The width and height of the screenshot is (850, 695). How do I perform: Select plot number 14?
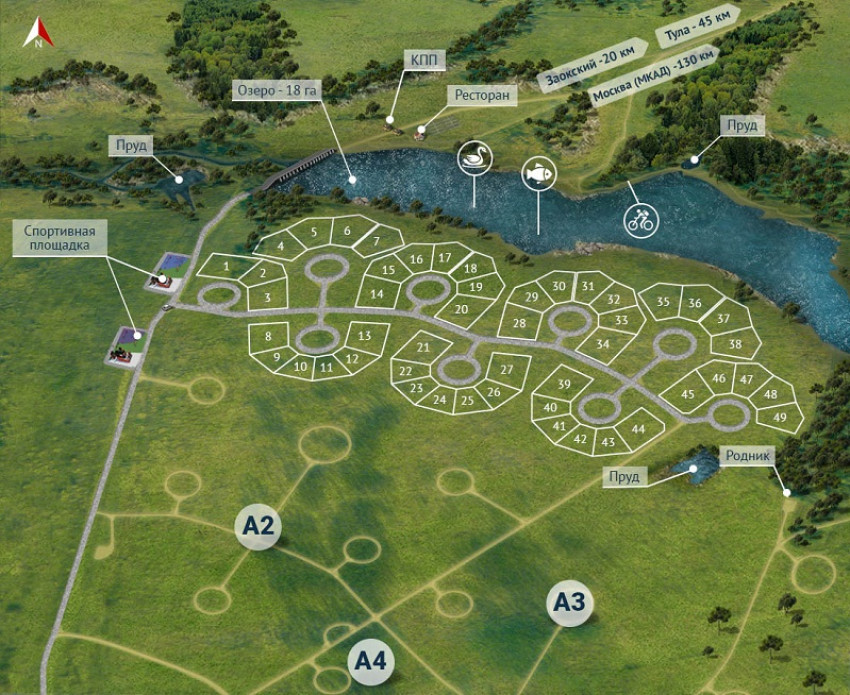(x=376, y=294)
